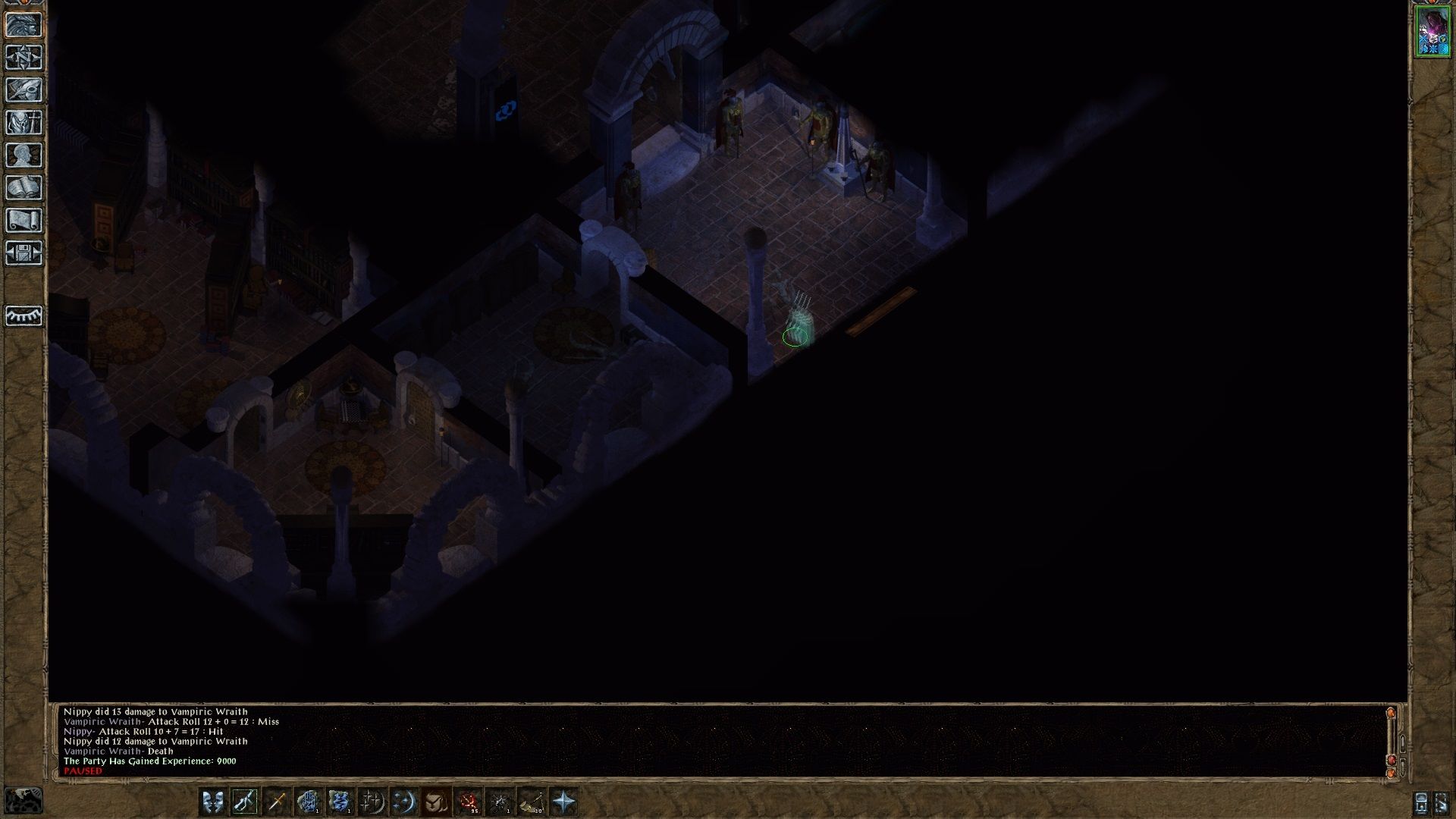The height and width of the screenshot is (819, 1456).
Task: Use the spider figurine quick item
Action: (500, 800)
